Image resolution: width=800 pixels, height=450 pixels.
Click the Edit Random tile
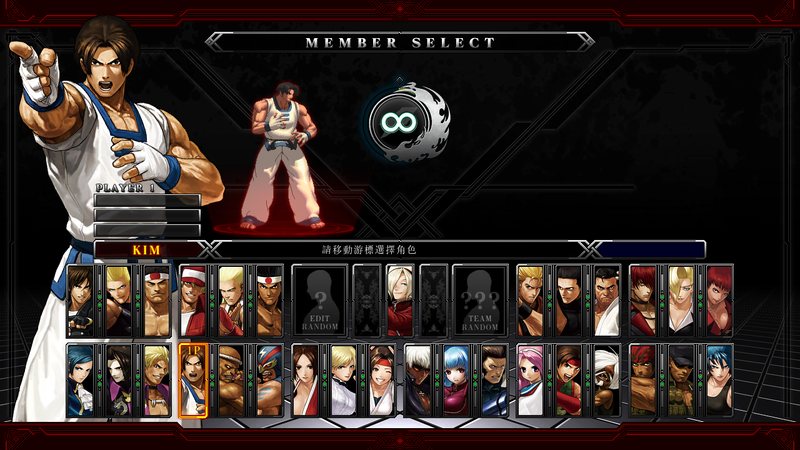[x=320, y=301]
